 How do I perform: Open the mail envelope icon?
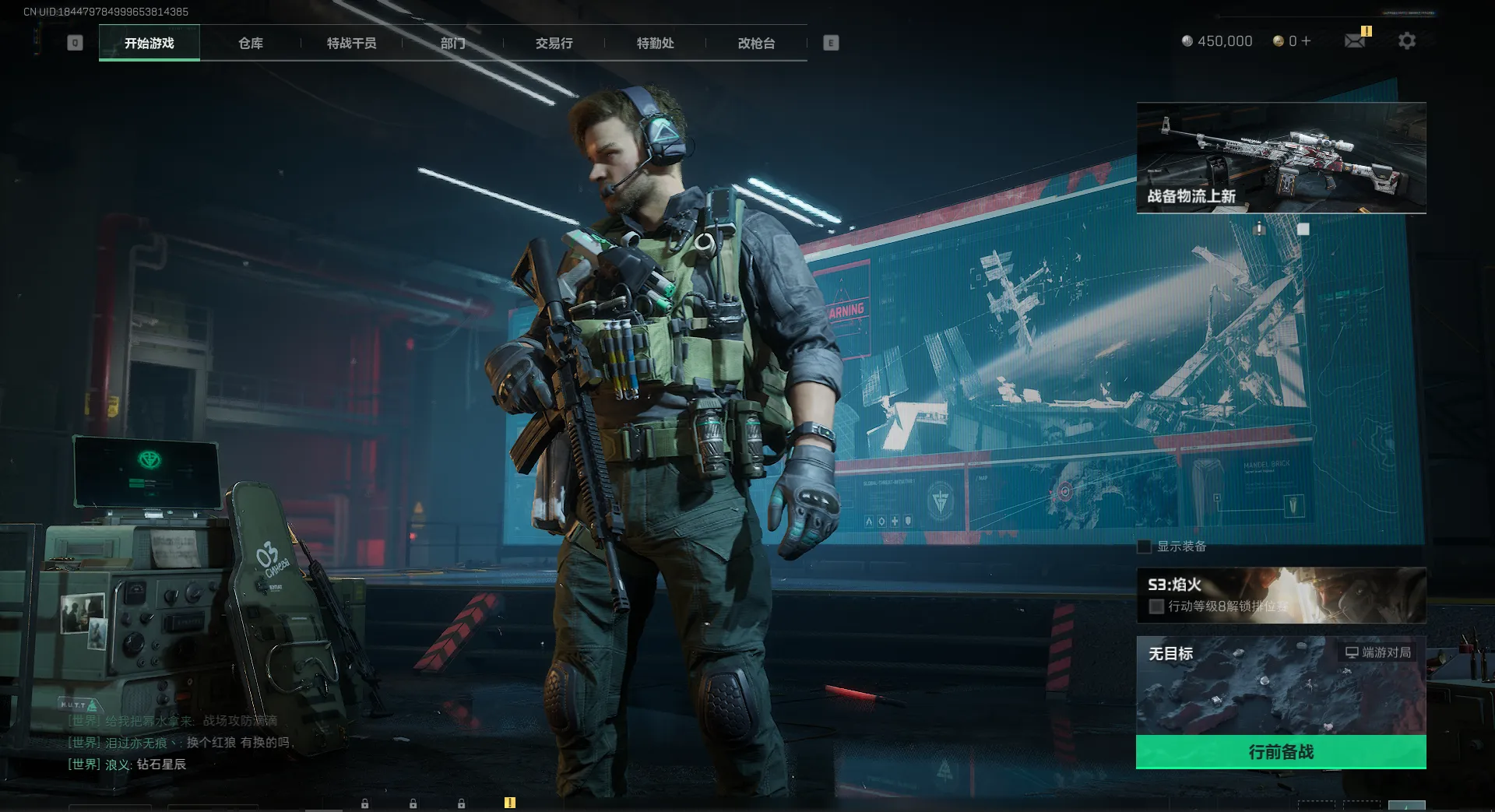[1355, 40]
